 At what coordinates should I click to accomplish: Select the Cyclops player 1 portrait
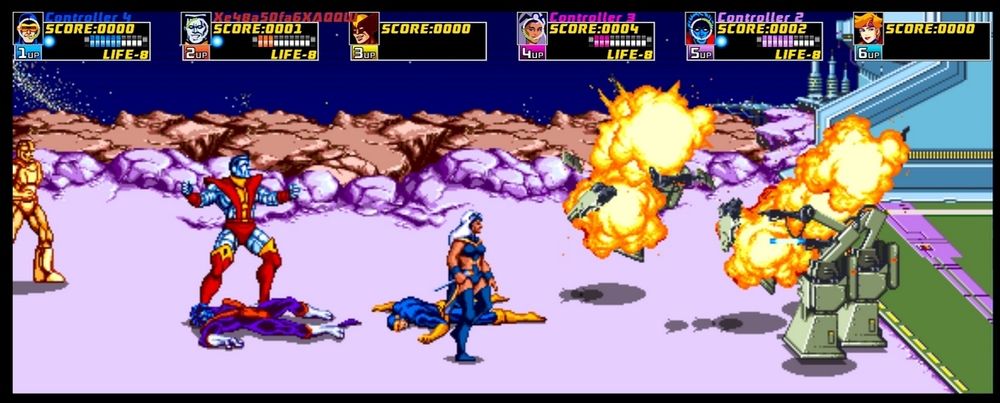pyautogui.click(x=27, y=30)
